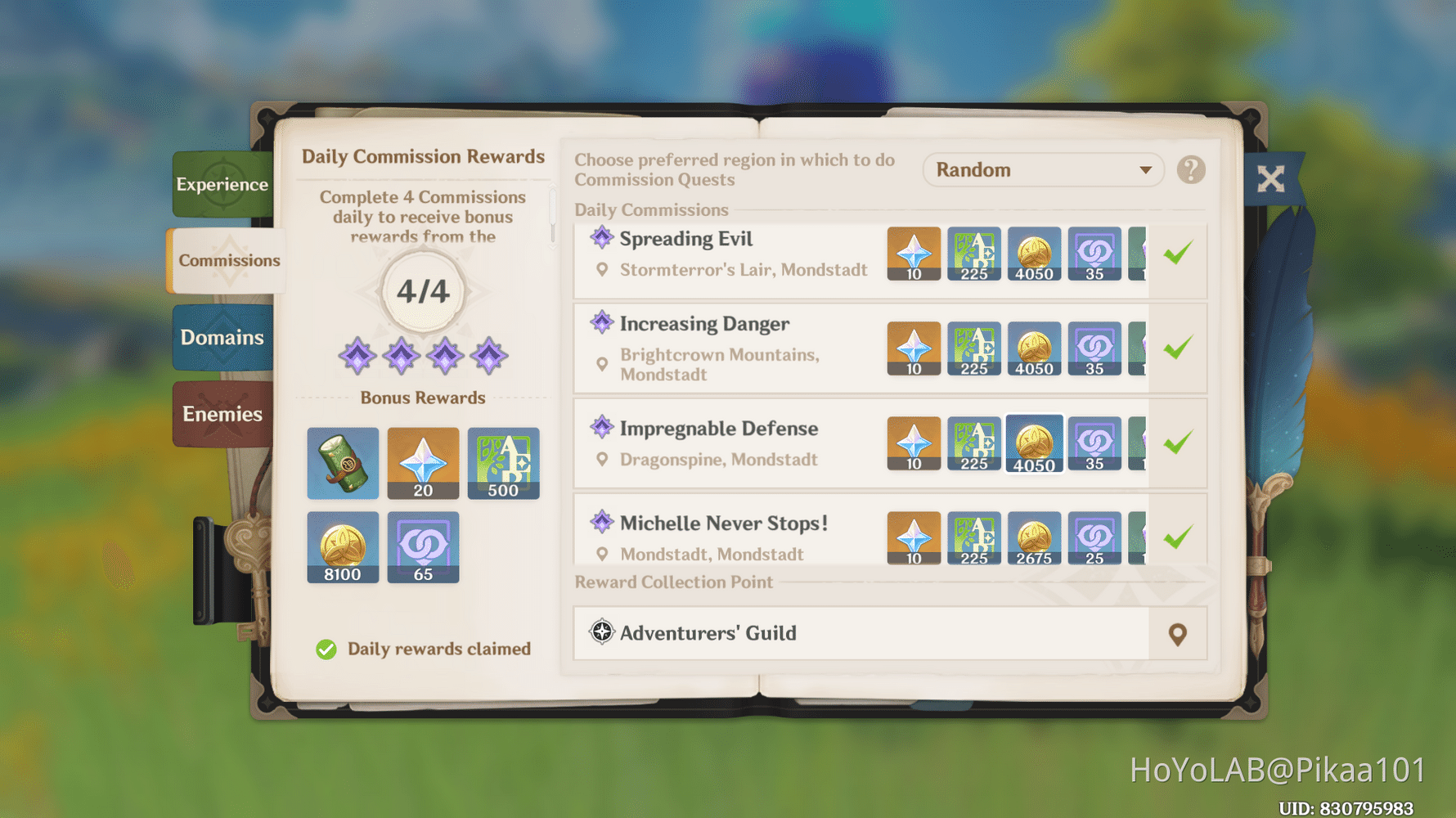Click the Adventurers' Guild emblem icon
1456x818 pixels.
pyautogui.click(x=602, y=632)
